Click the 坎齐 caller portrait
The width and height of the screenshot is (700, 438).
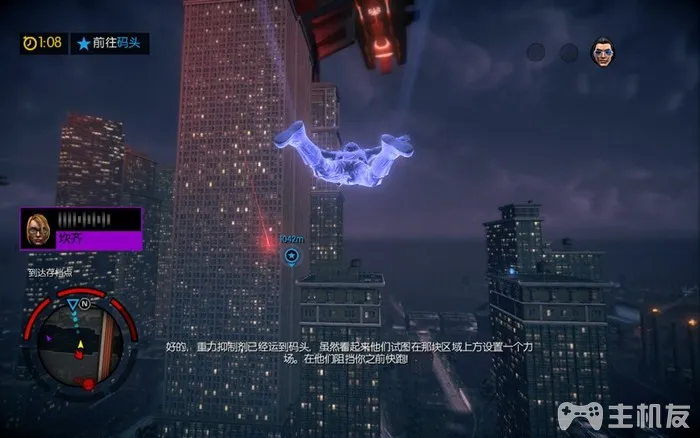coord(40,228)
